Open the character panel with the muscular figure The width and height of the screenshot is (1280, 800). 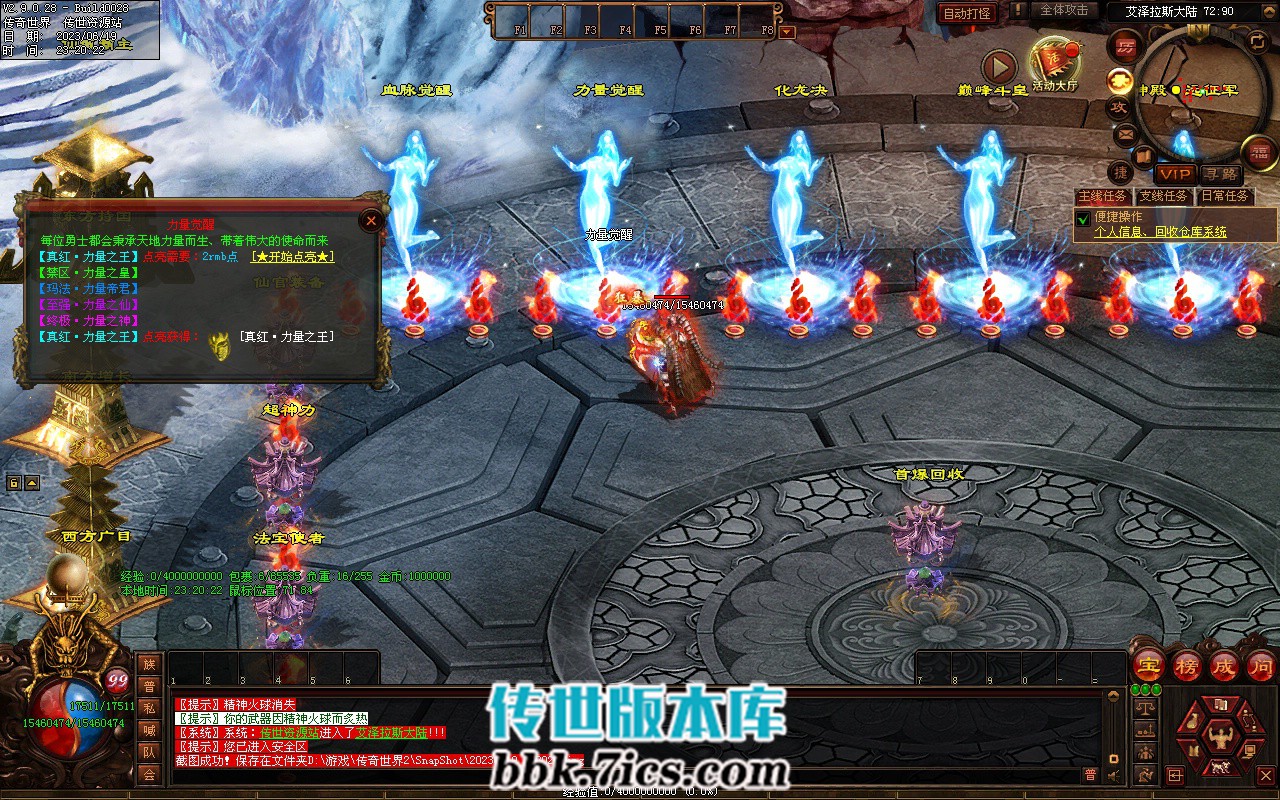pos(1219,740)
